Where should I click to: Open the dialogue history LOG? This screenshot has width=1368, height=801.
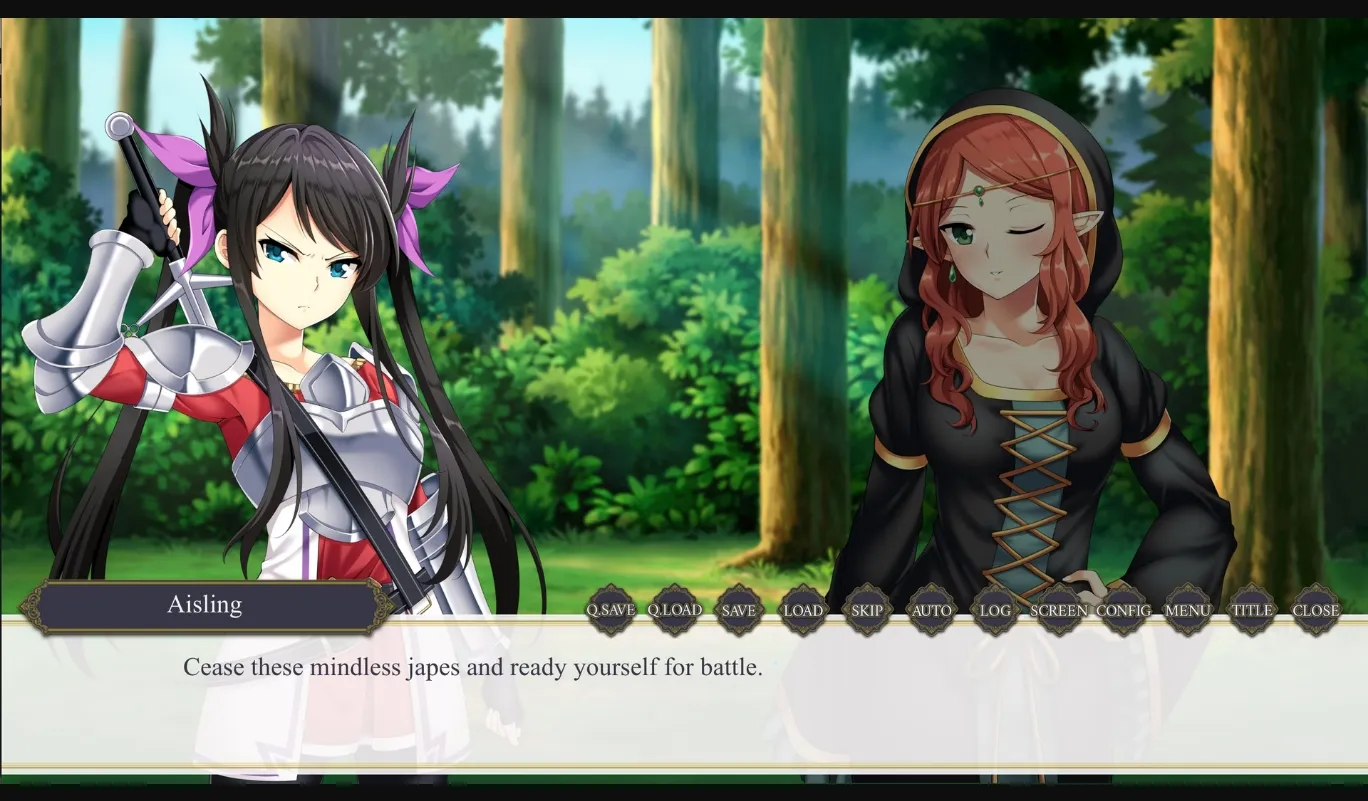point(993,609)
